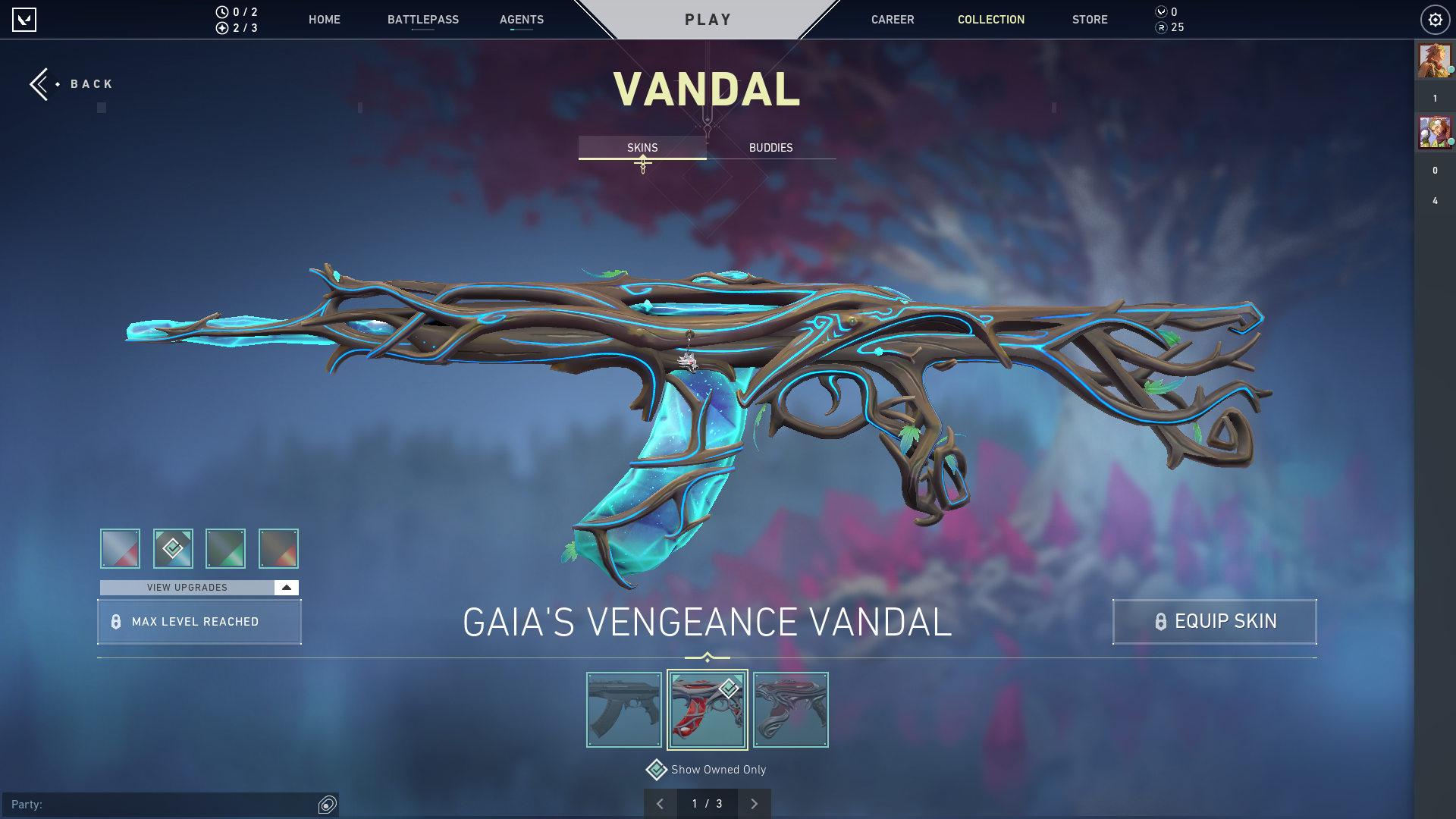Open the Collection page
This screenshot has width=1456, height=819.
(990, 20)
